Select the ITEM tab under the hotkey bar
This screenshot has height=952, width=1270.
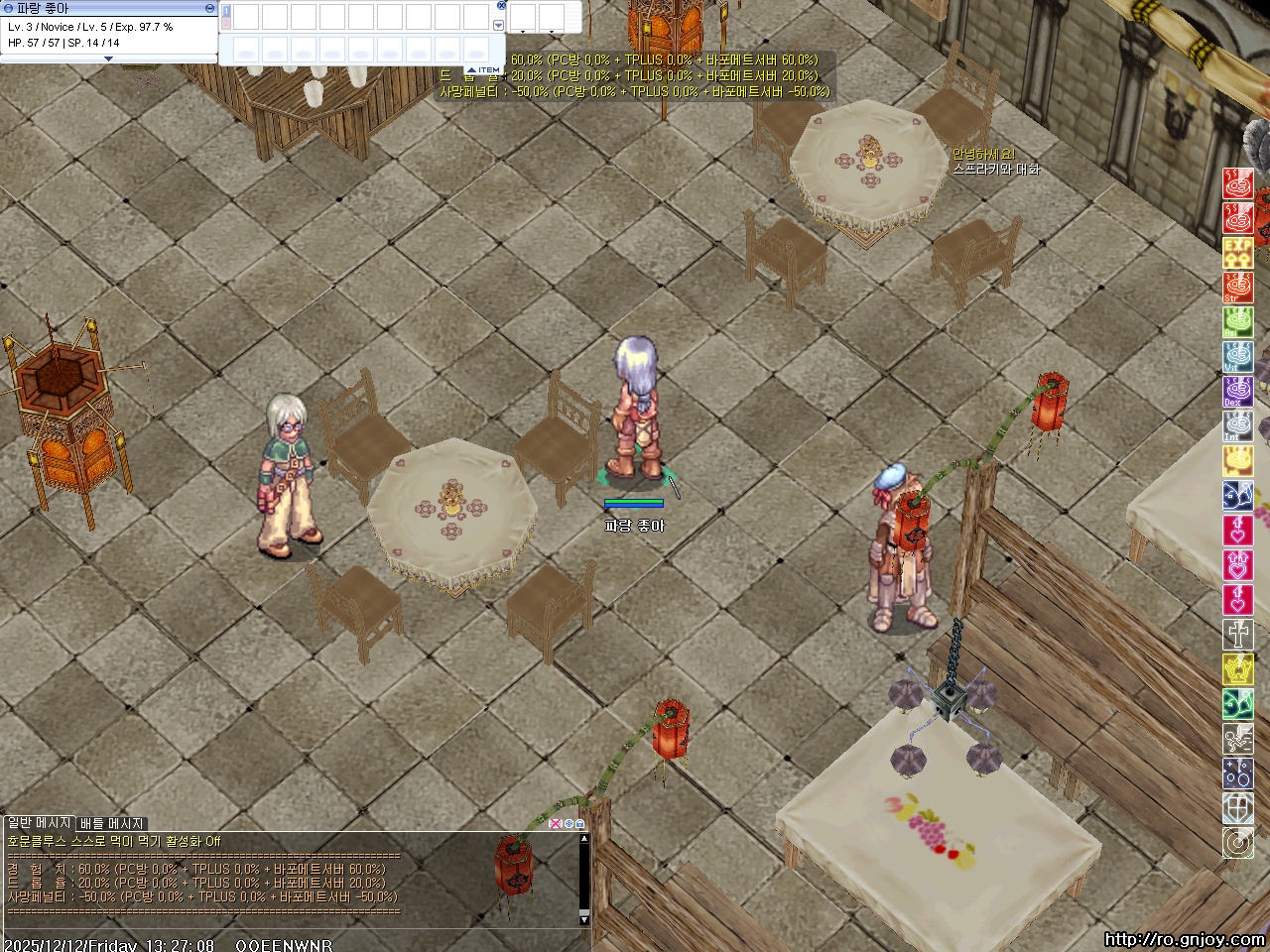tap(487, 69)
